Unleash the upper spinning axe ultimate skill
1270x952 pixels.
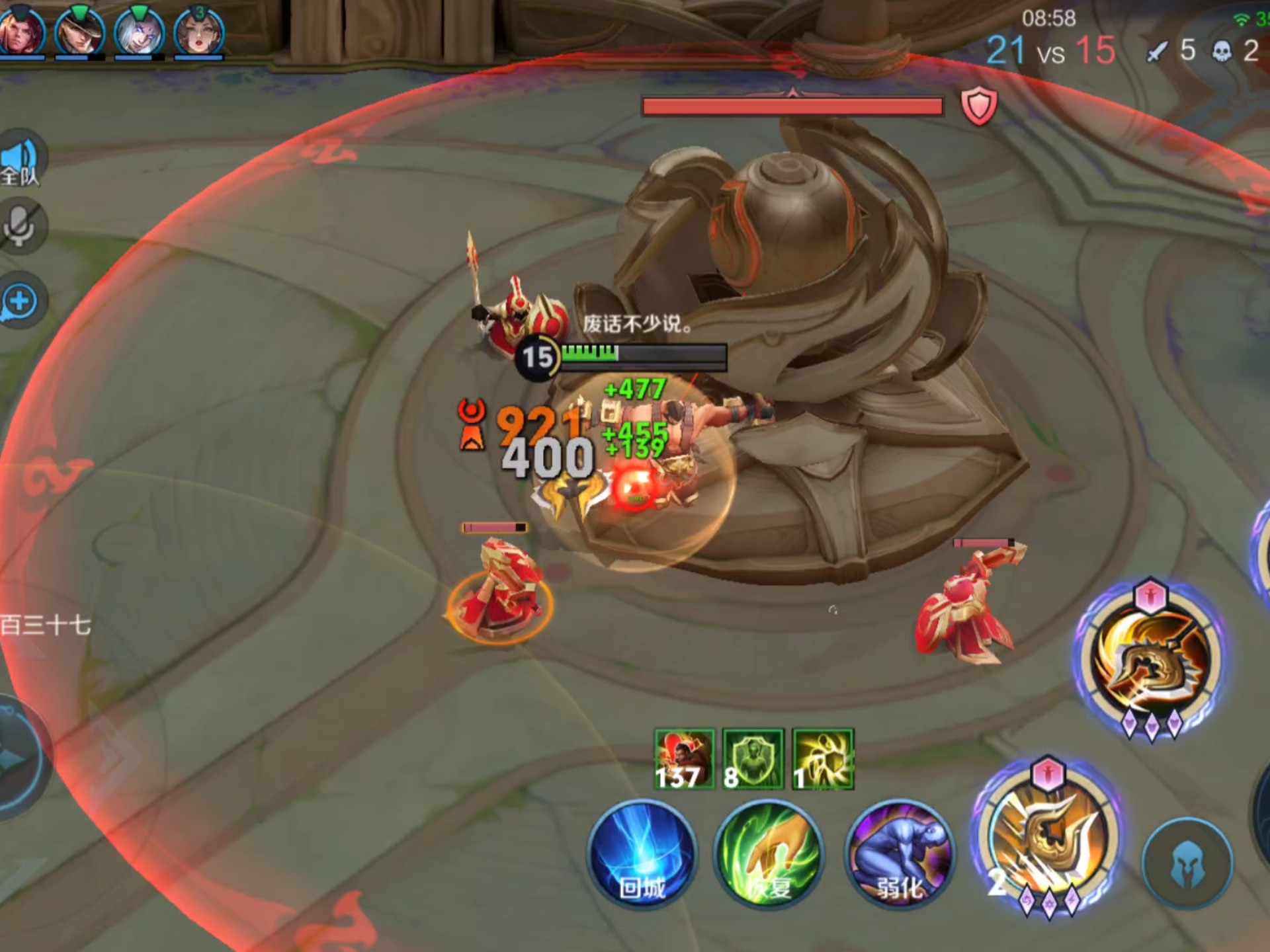point(1150,658)
